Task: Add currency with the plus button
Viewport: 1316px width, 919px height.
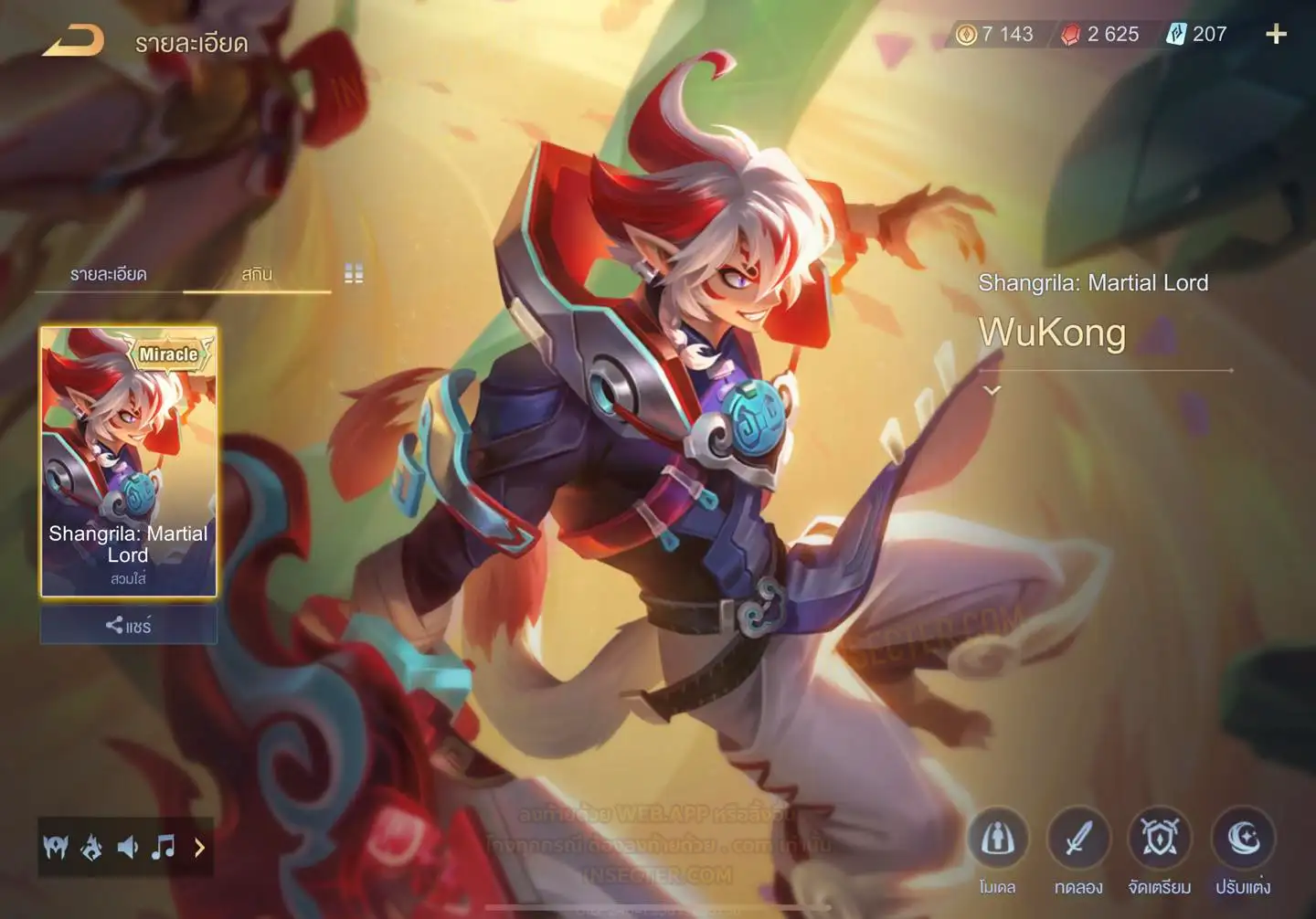Action: point(1276,35)
